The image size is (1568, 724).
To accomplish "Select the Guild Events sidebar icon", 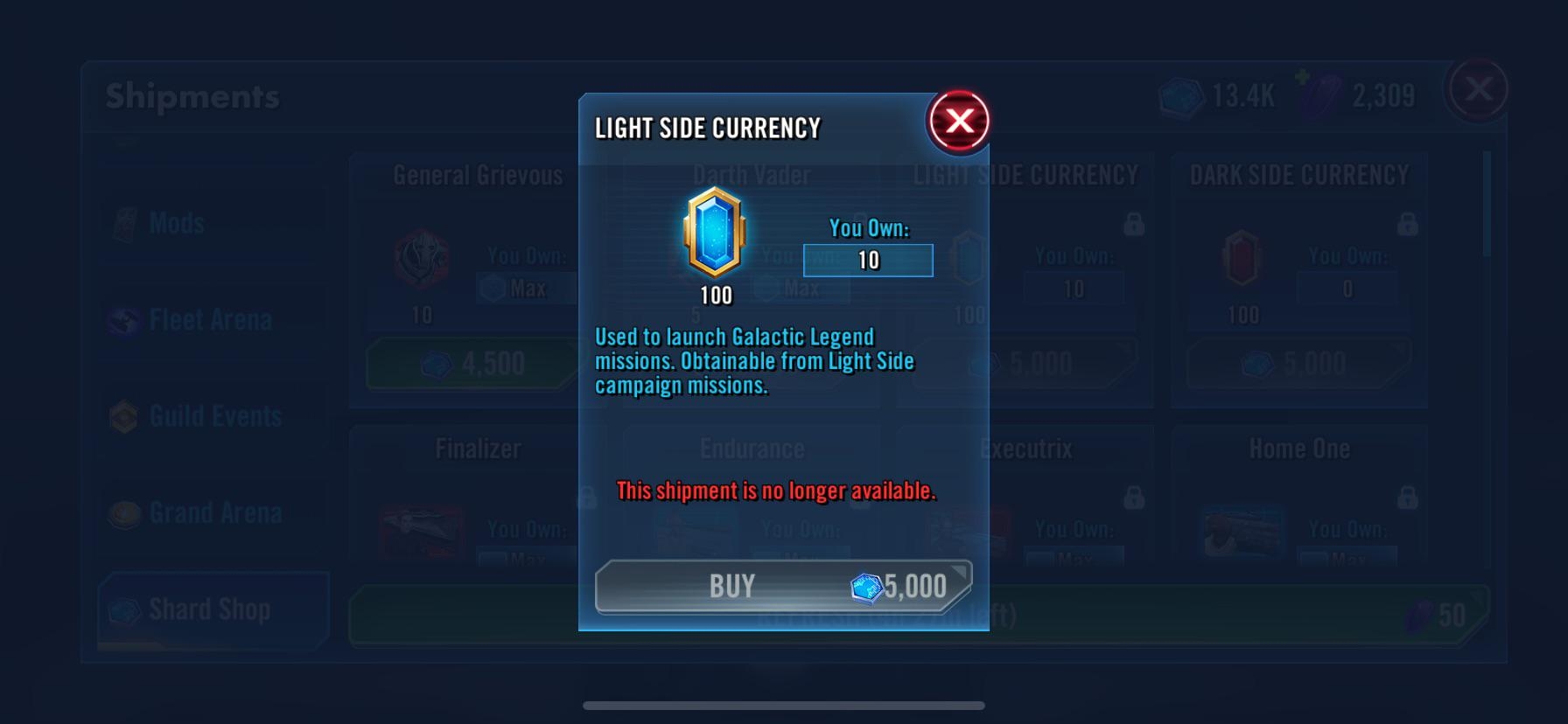I will click(x=129, y=417).
